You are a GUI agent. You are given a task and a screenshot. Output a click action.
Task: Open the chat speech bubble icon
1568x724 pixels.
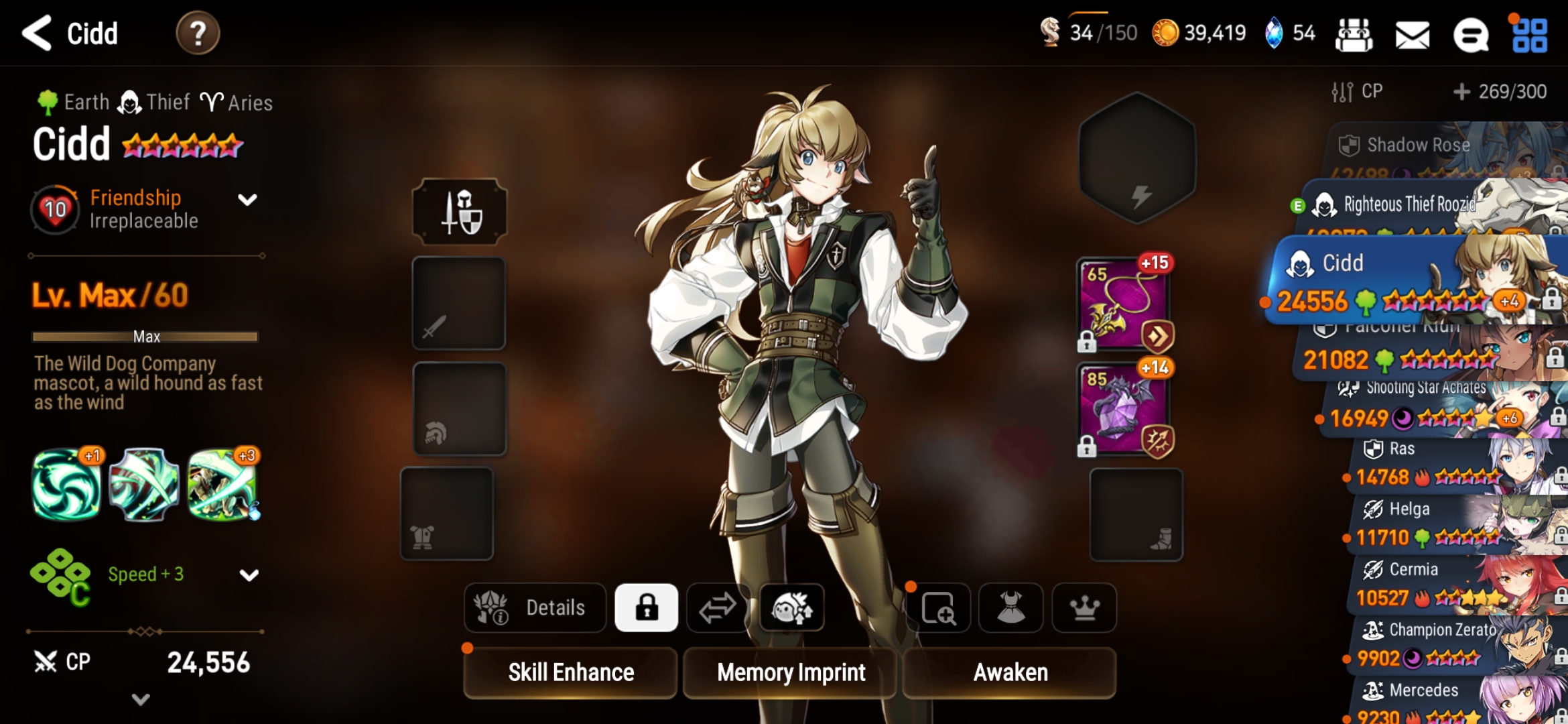(1470, 34)
